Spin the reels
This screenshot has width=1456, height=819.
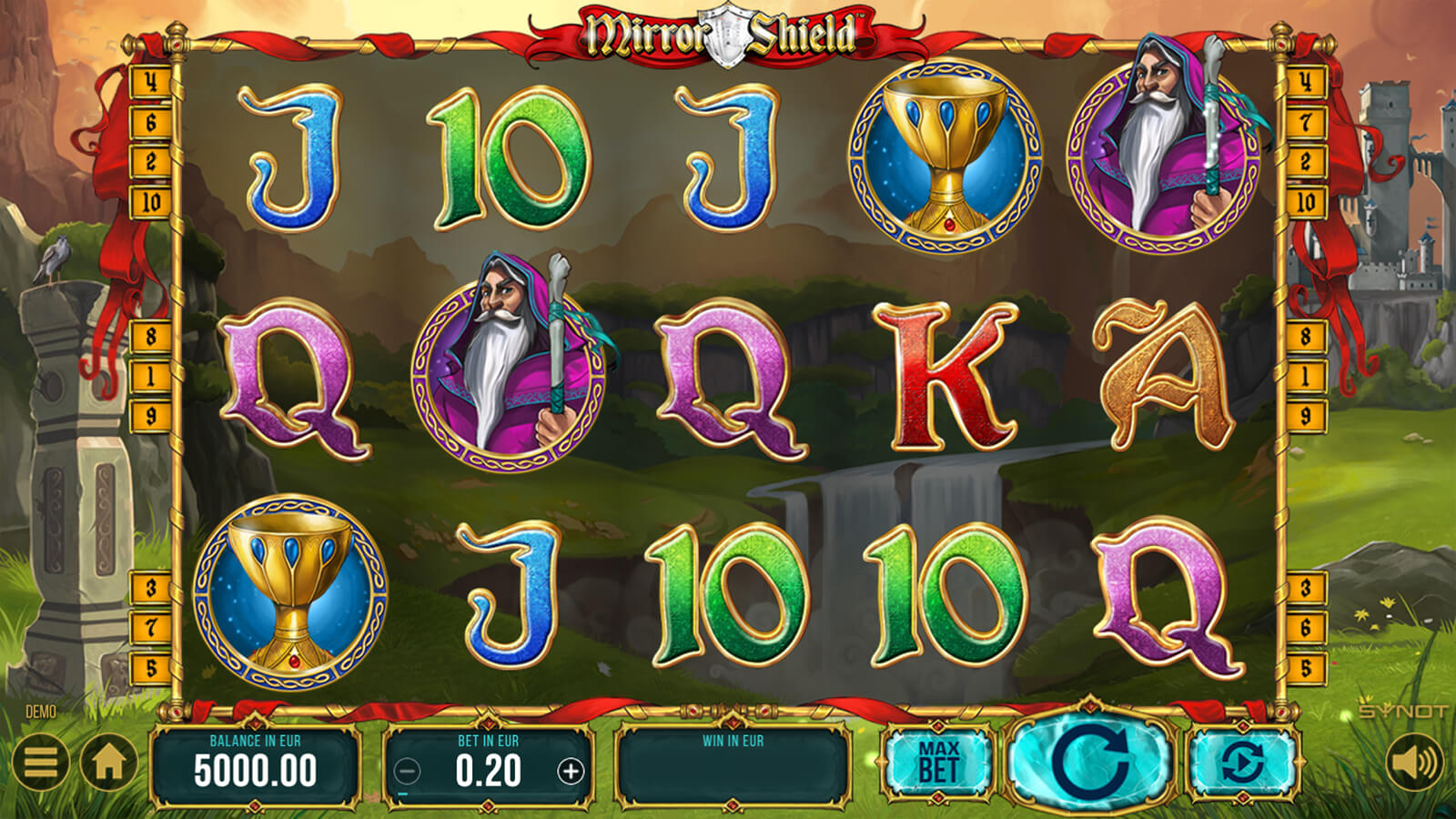(x=1089, y=762)
